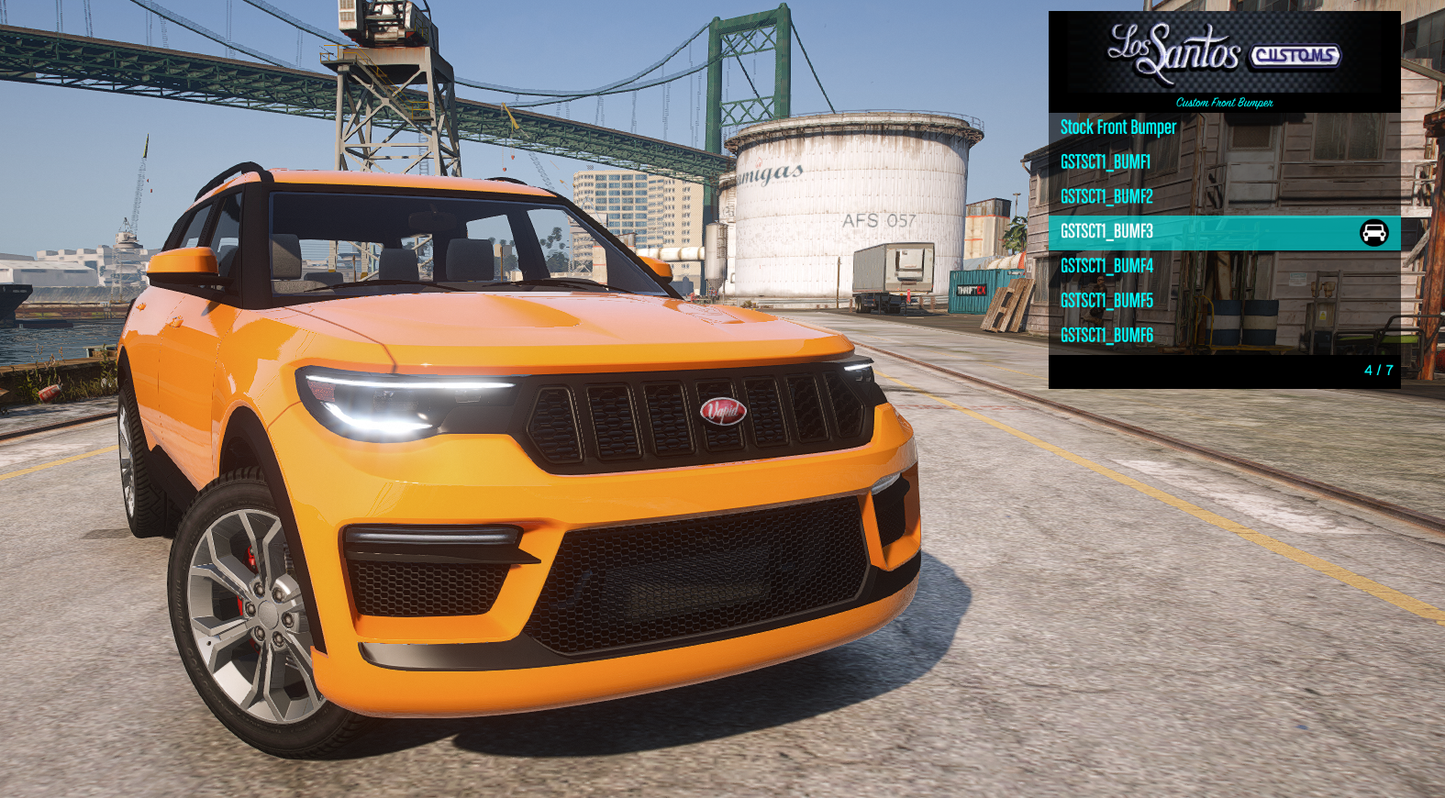Image resolution: width=1445 pixels, height=798 pixels.
Task: Select Stock Front Bumper option
Action: coord(1118,128)
